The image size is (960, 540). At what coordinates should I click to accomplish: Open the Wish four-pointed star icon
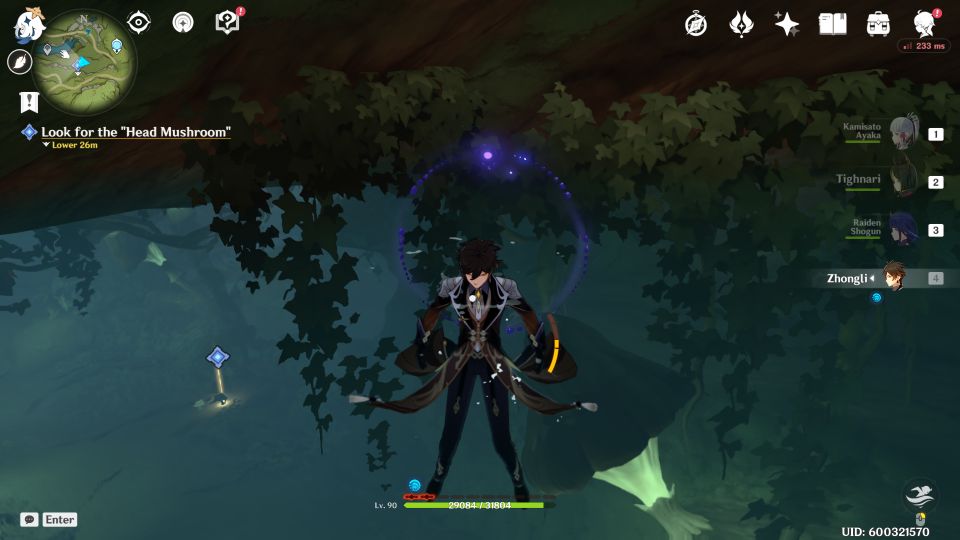[x=787, y=24]
